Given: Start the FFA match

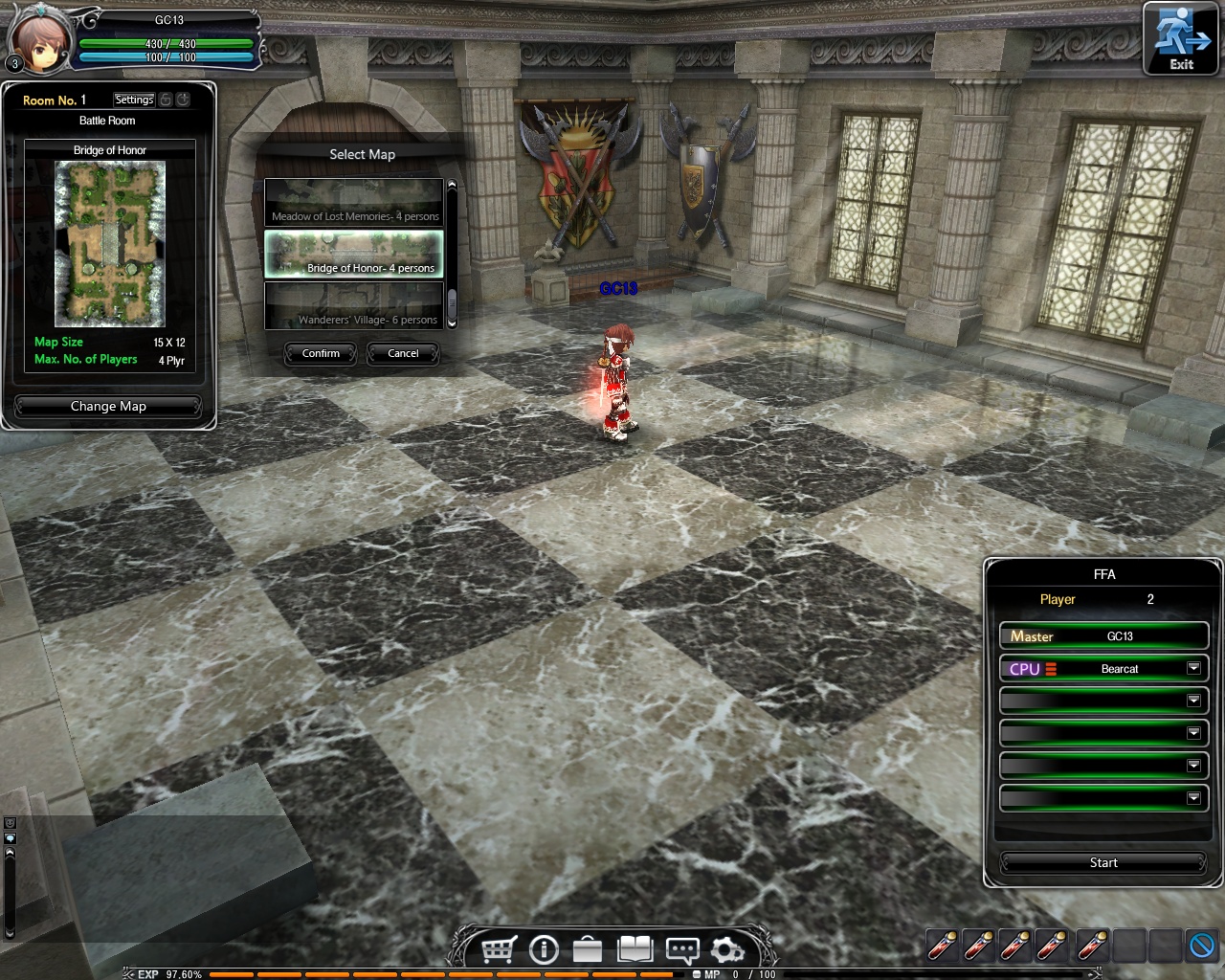Looking at the screenshot, I should pos(1102,862).
